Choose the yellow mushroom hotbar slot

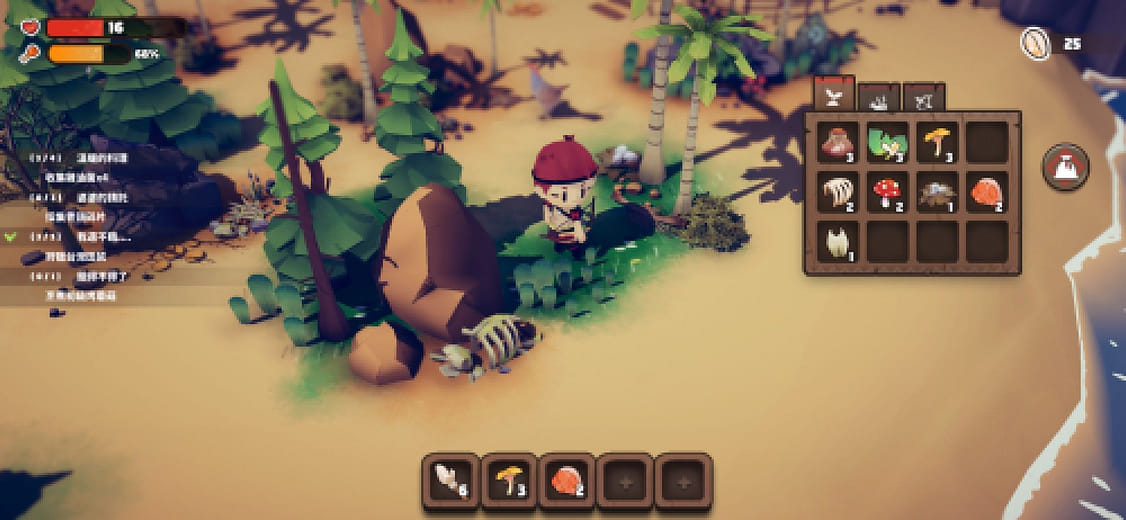(509, 481)
